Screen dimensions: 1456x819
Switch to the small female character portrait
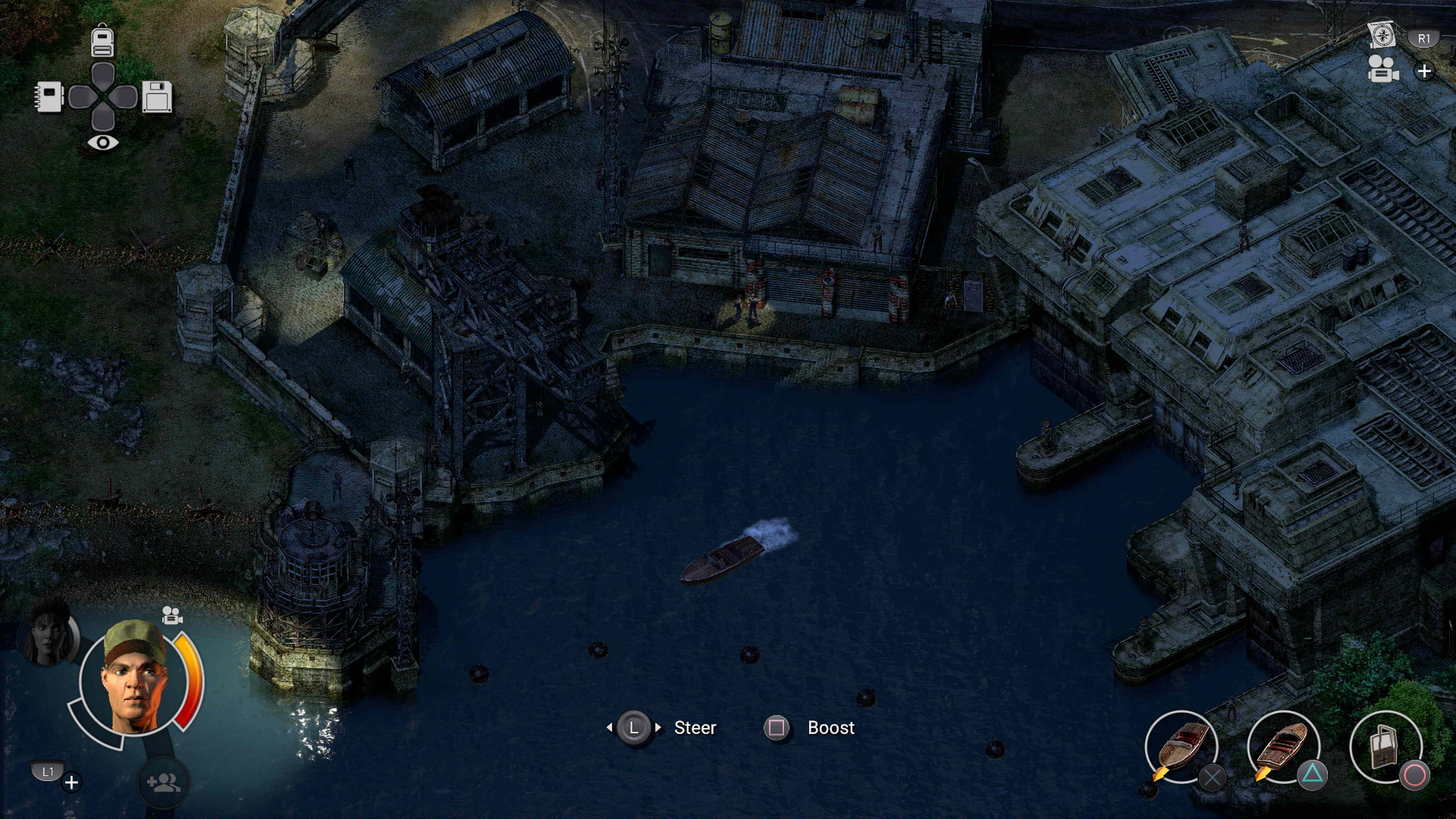tap(50, 635)
